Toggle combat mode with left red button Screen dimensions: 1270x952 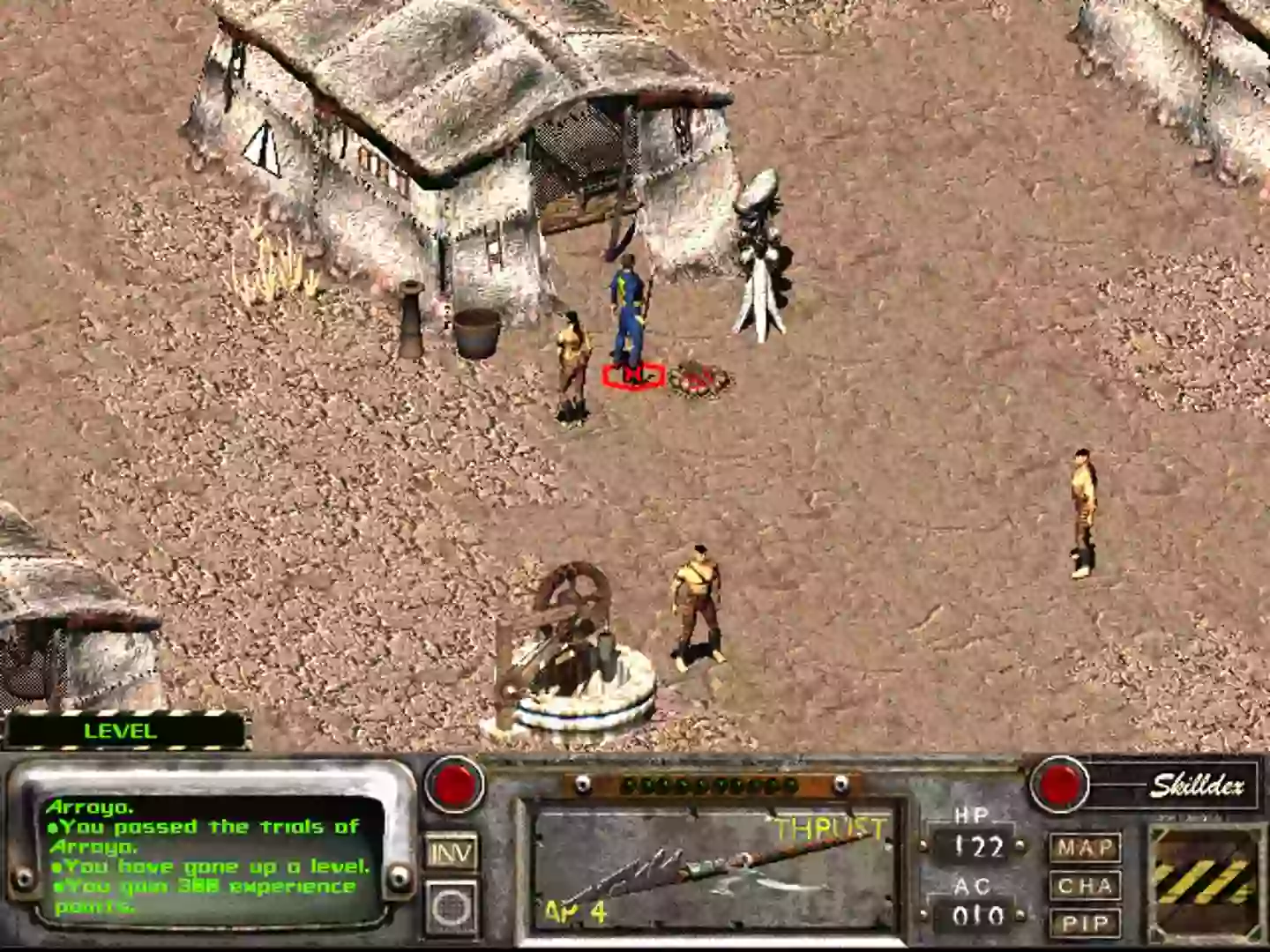pyautogui.click(x=453, y=783)
